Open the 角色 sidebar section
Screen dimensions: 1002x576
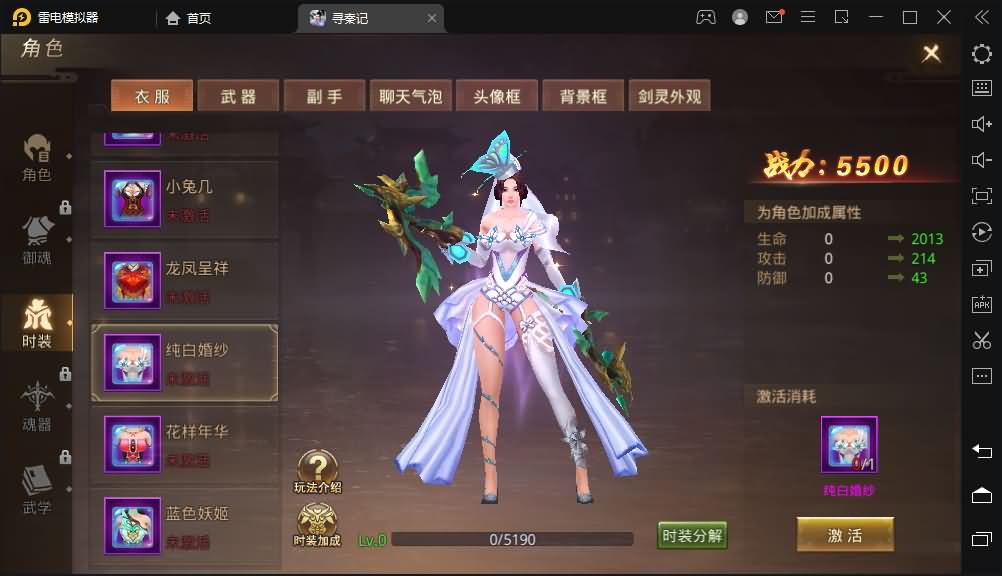(x=37, y=158)
